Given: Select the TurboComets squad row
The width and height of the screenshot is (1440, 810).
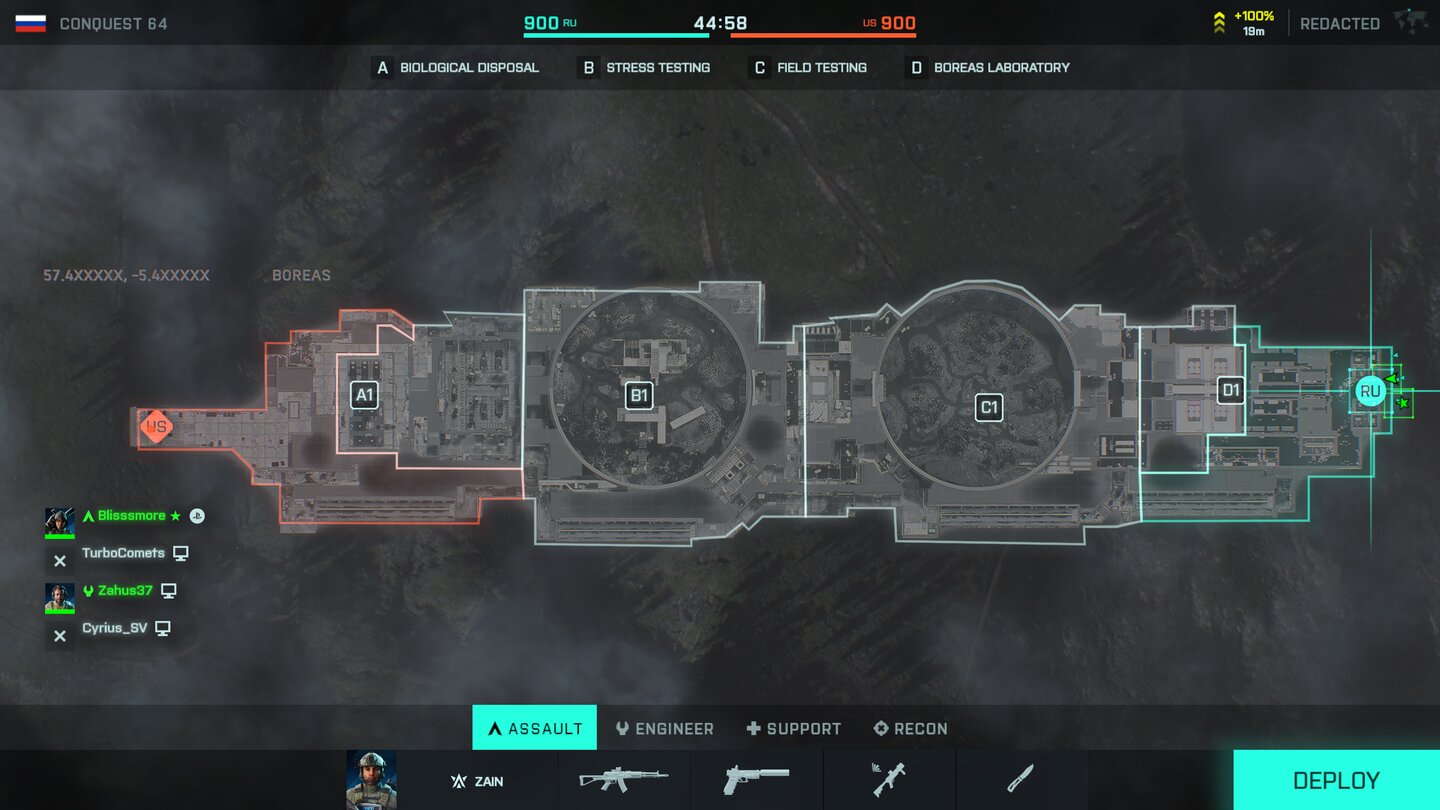Looking at the screenshot, I should click(x=118, y=554).
